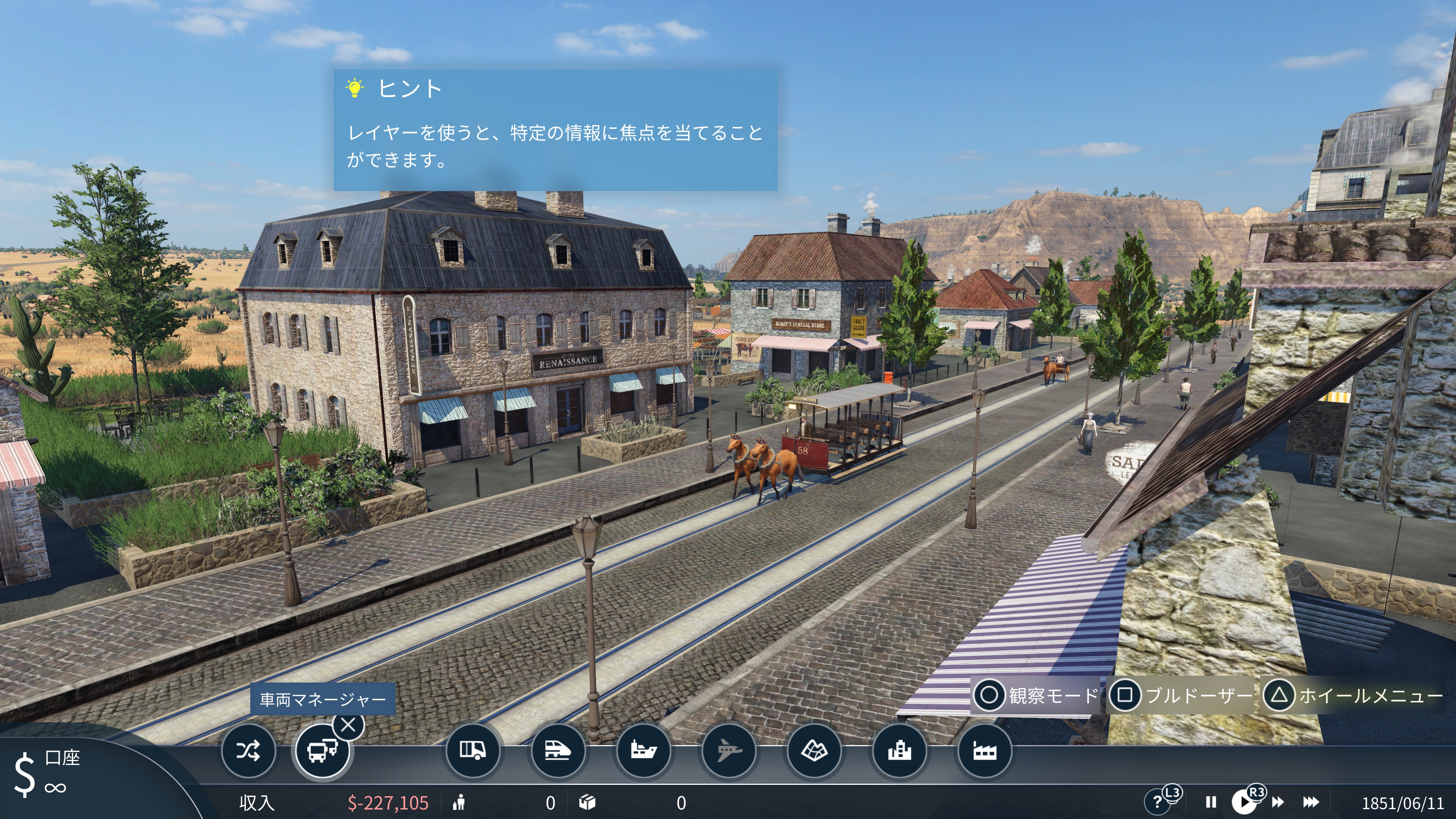Pause the game simulation

tap(1211, 802)
